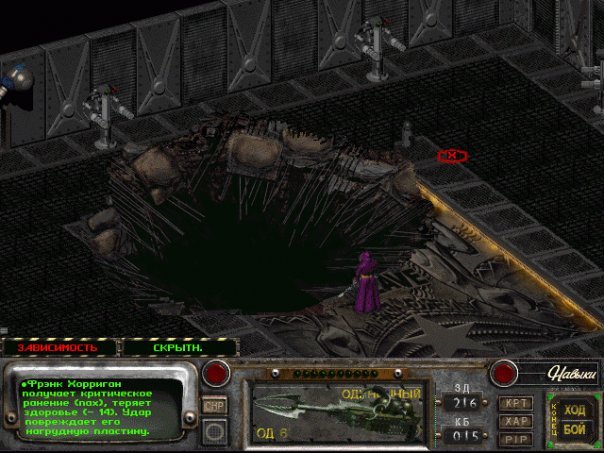
Task: Switch weapon hand using red button above СНР
Action: click(x=214, y=374)
